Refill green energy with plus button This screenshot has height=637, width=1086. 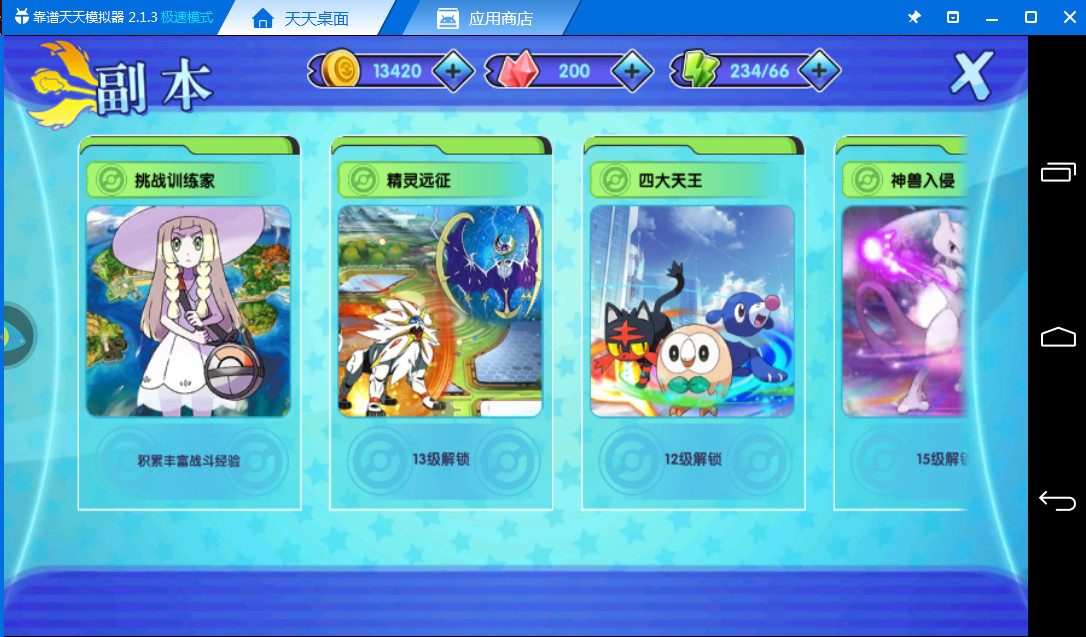818,71
